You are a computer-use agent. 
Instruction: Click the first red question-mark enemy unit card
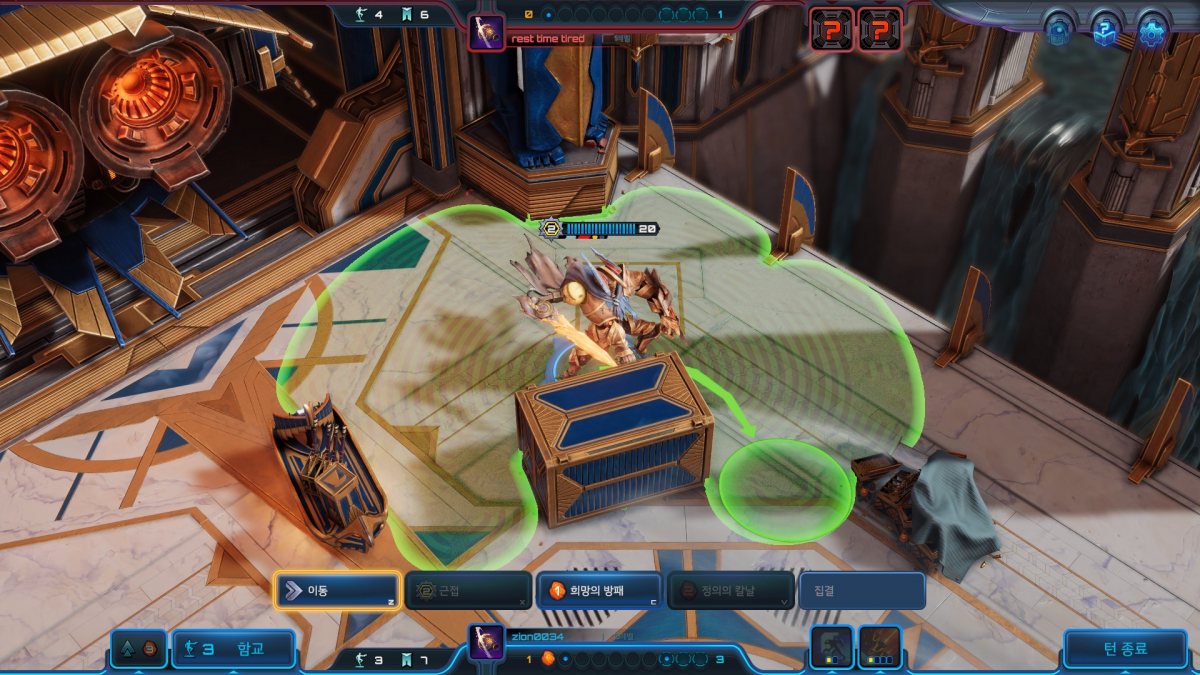[832, 29]
